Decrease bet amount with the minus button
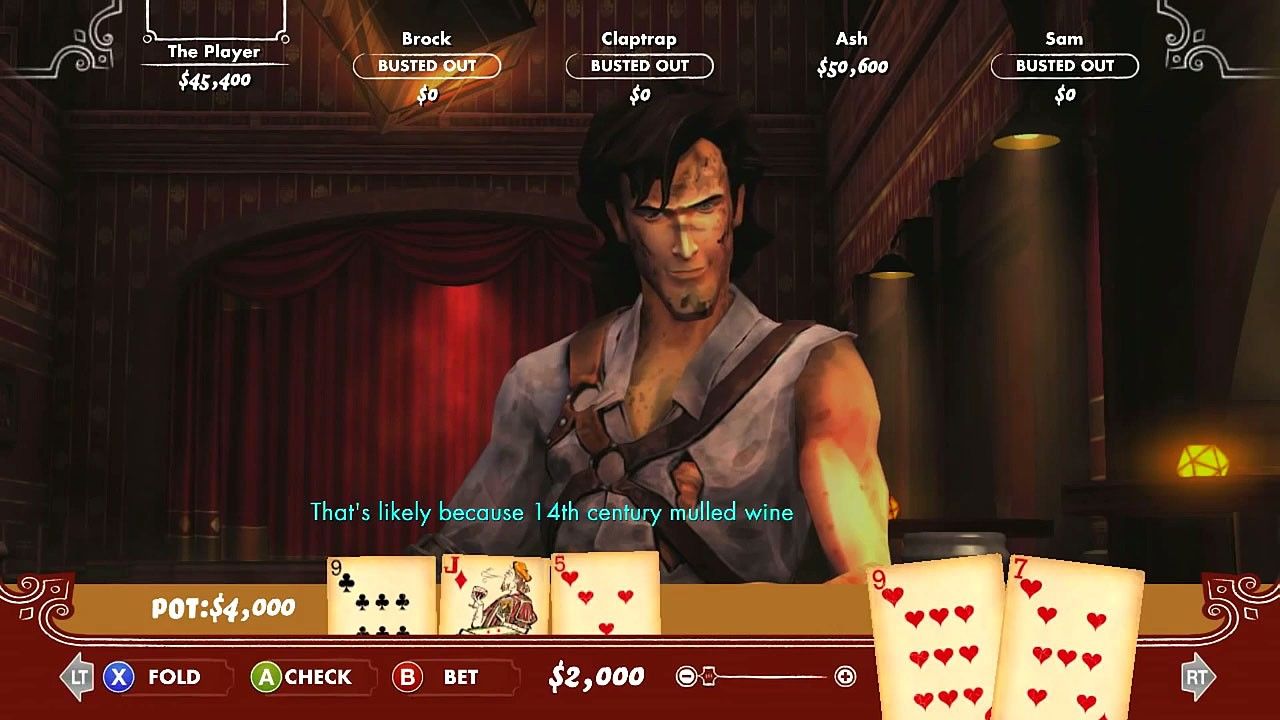Image resolution: width=1280 pixels, height=720 pixels. click(x=686, y=677)
